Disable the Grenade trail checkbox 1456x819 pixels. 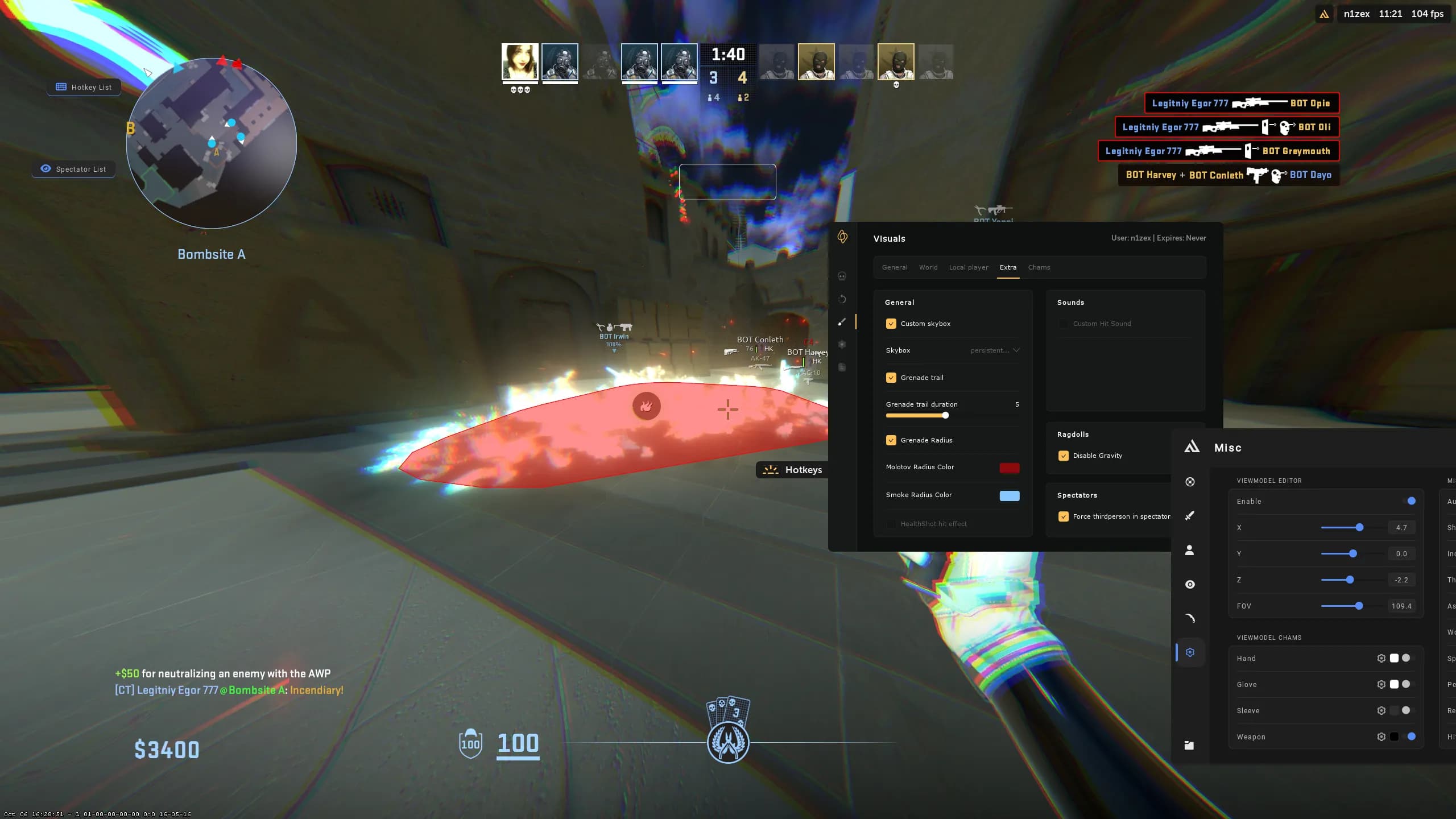pyautogui.click(x=891, y=378)
